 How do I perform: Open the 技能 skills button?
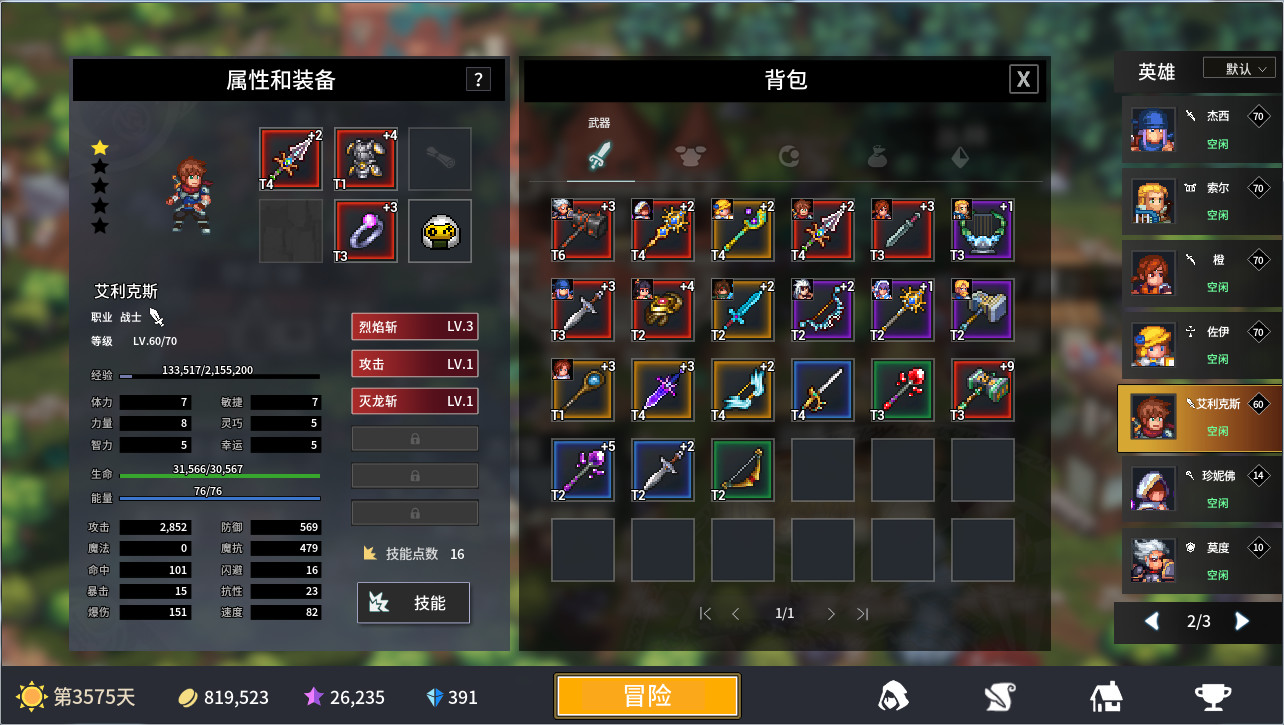[413, 602]
